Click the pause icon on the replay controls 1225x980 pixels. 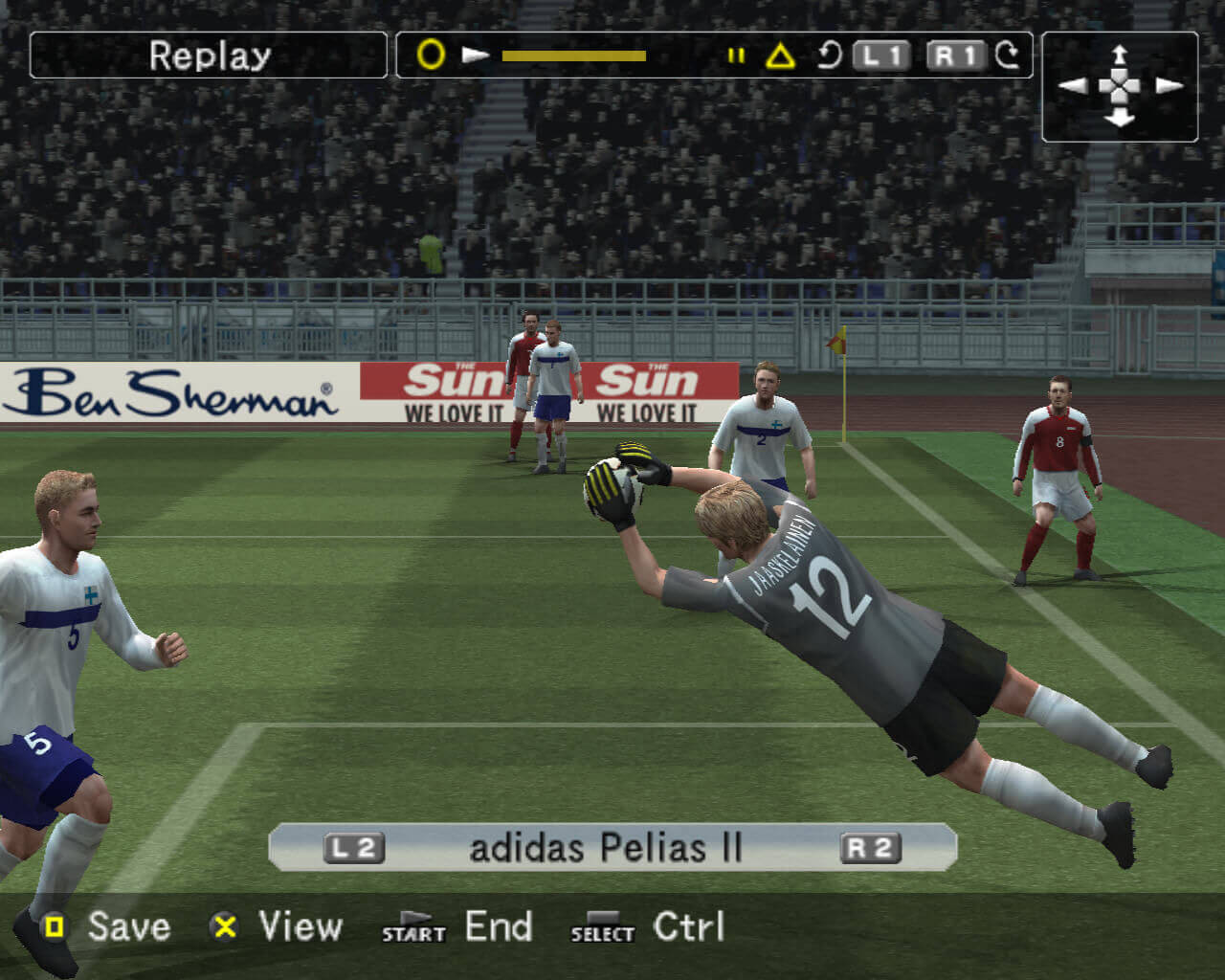pyautogui.click(x=737, y=56)
